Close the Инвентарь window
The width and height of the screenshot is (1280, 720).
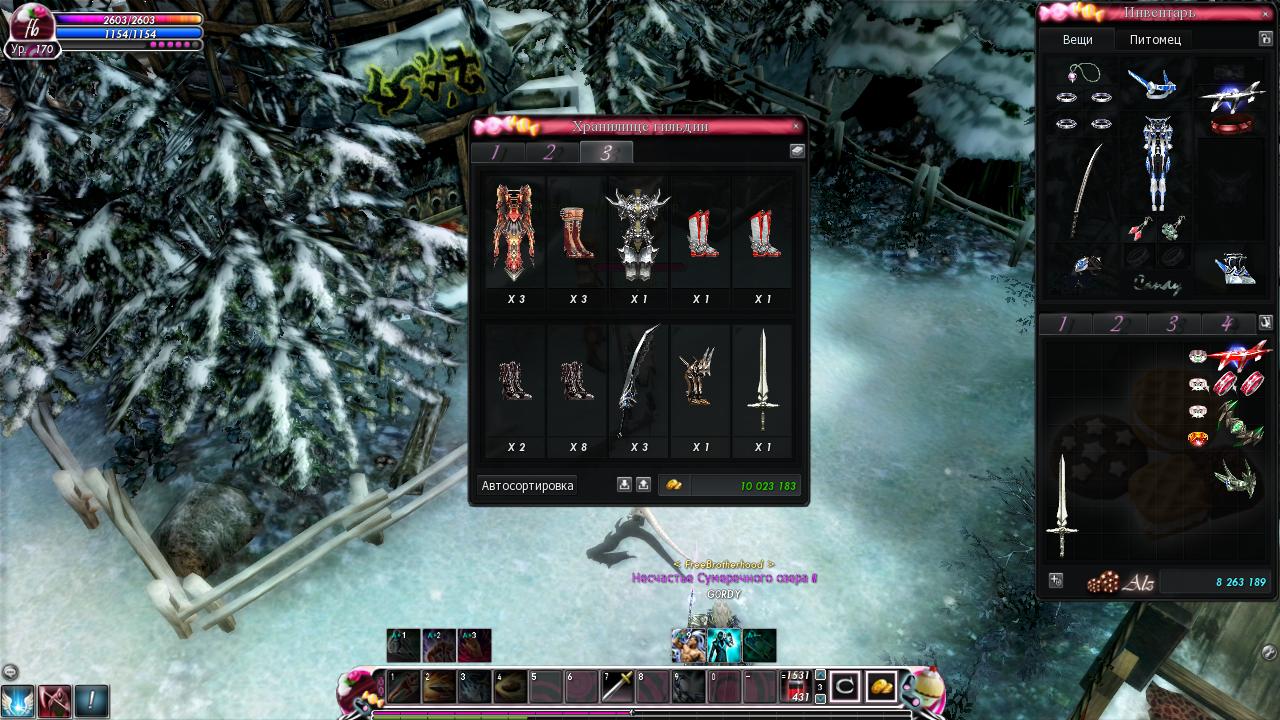coord(1267,13)
